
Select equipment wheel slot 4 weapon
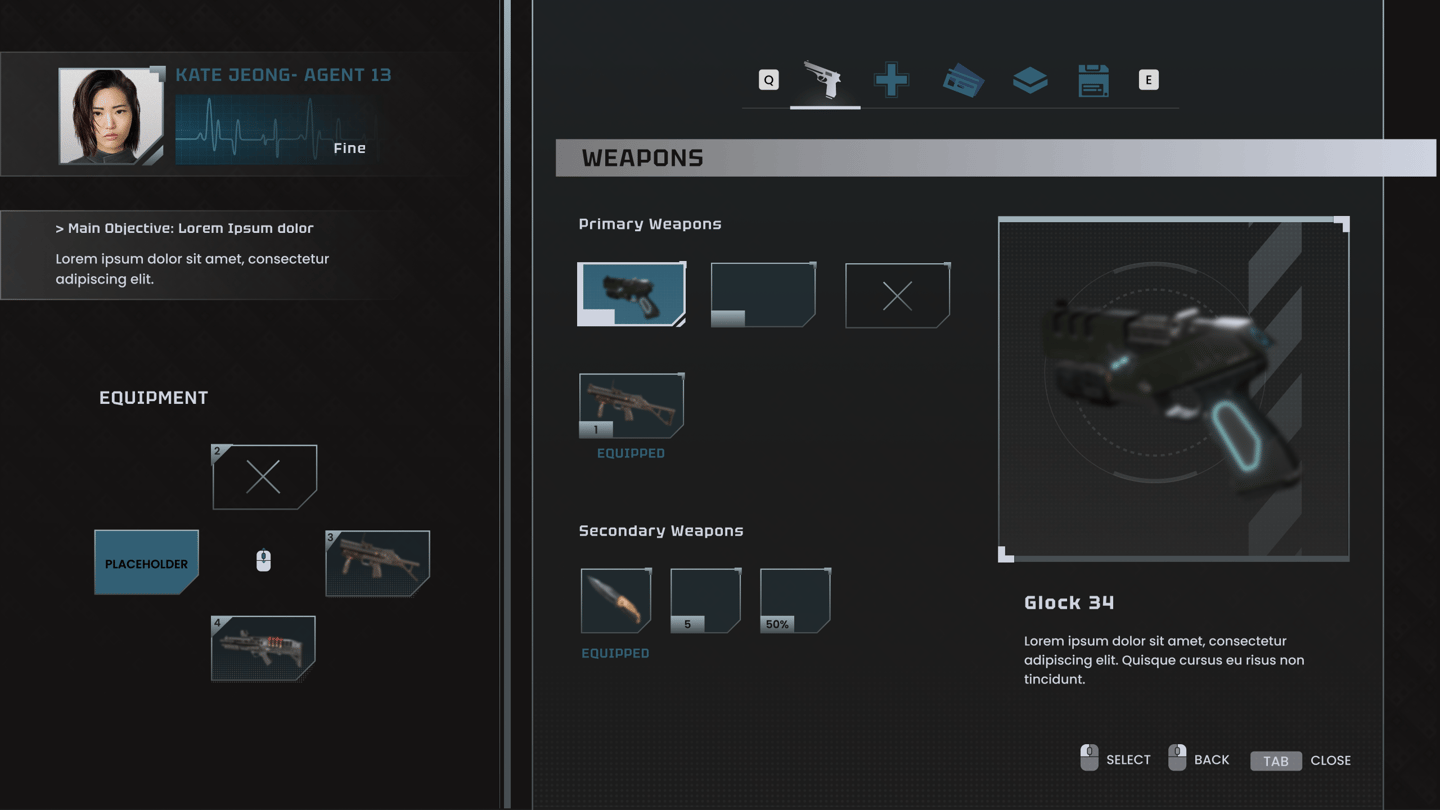[x=263, y=648]
